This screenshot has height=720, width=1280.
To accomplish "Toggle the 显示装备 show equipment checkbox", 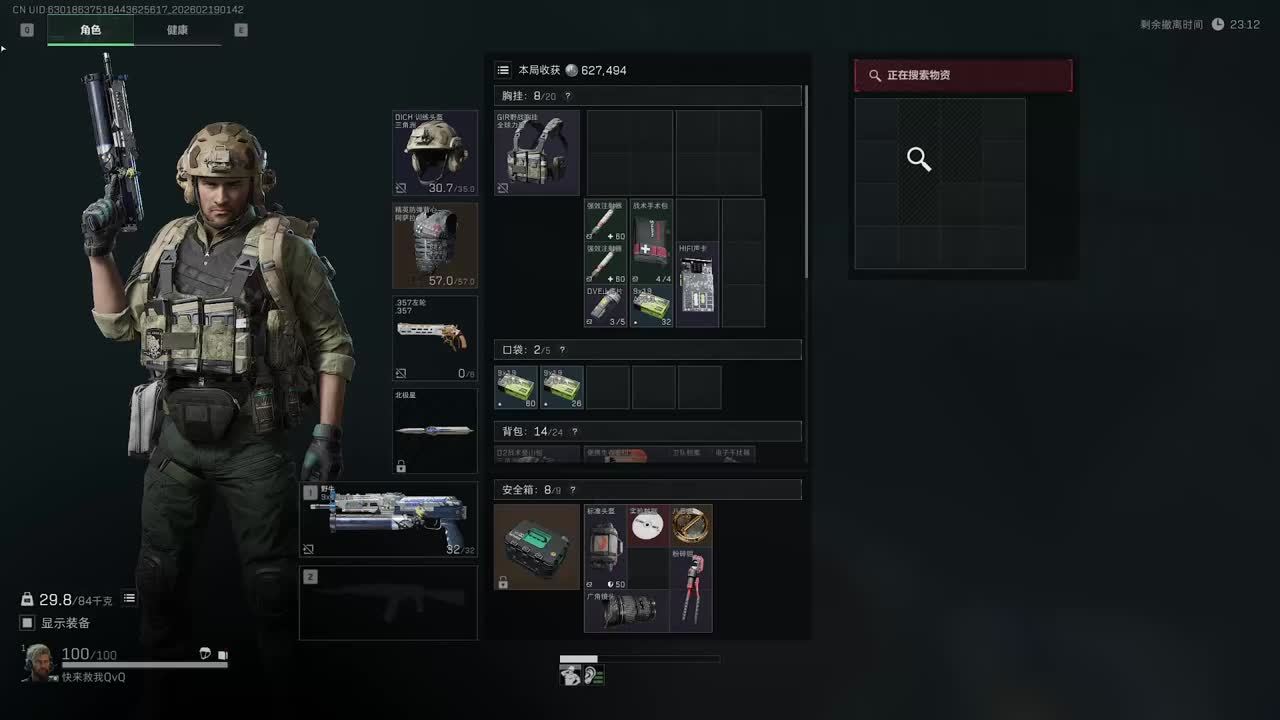I will (28, 623).
